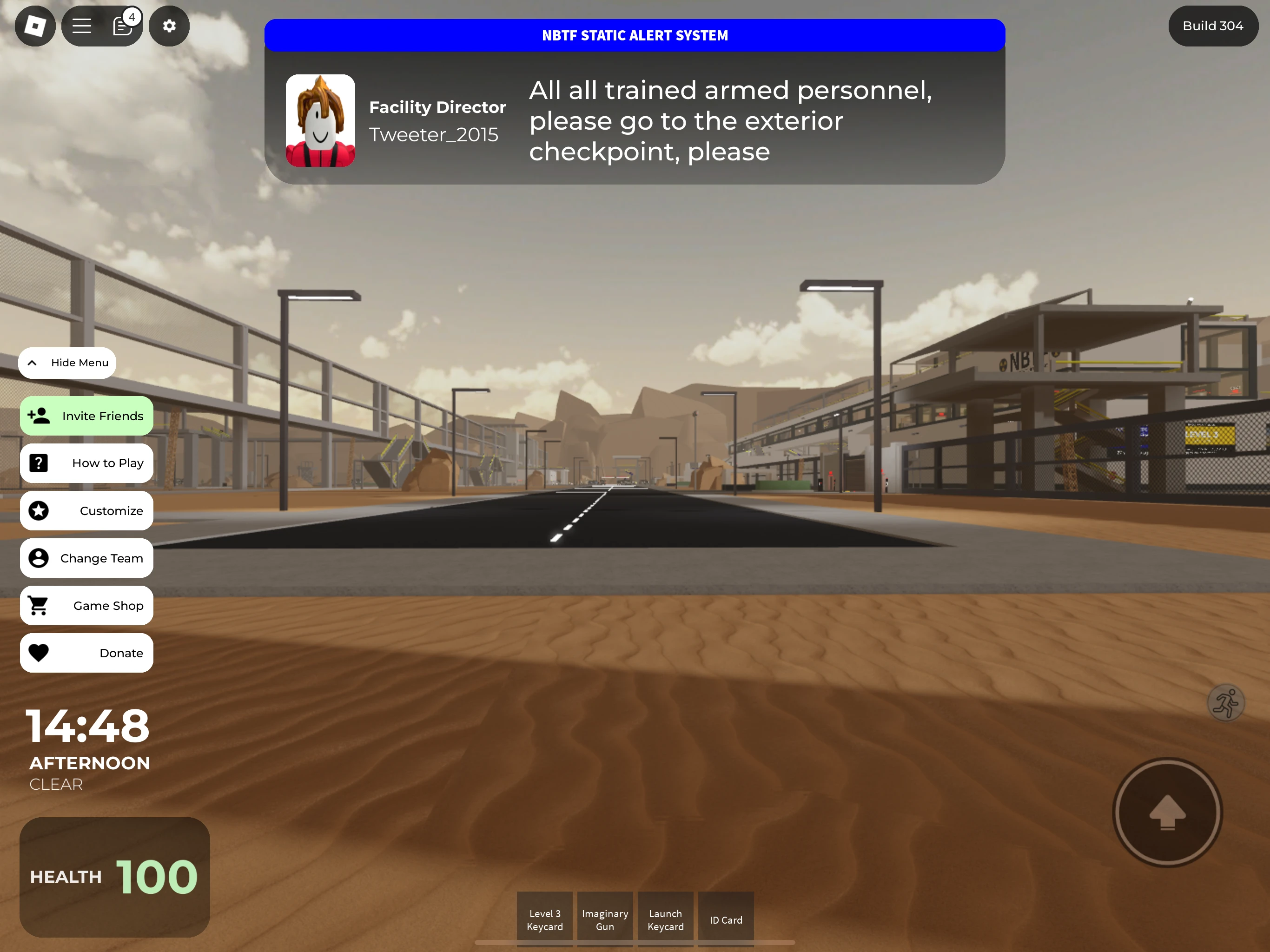Switch to Change Team
The height and width of the screenshot is (952, 1270).
click(86, 557)
